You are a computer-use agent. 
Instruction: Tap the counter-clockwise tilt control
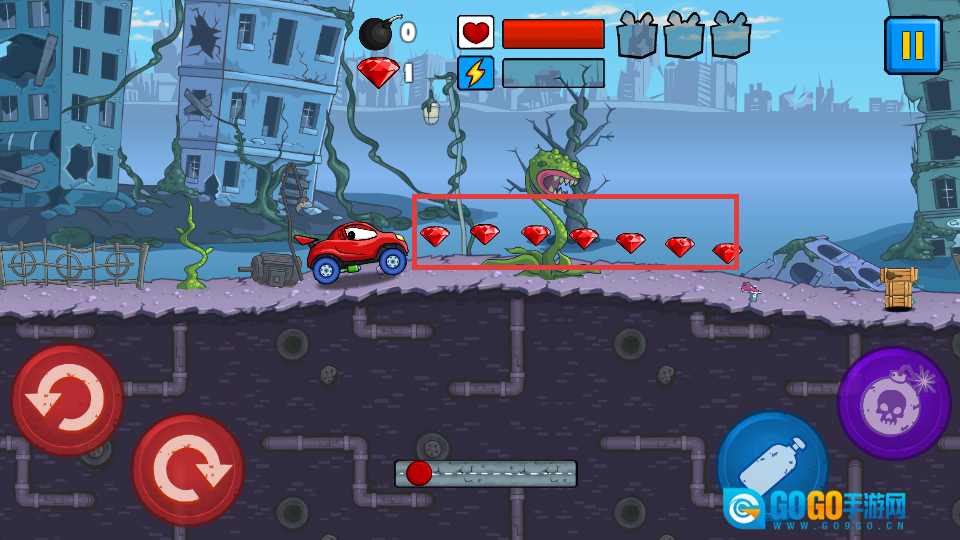[67, 400]
